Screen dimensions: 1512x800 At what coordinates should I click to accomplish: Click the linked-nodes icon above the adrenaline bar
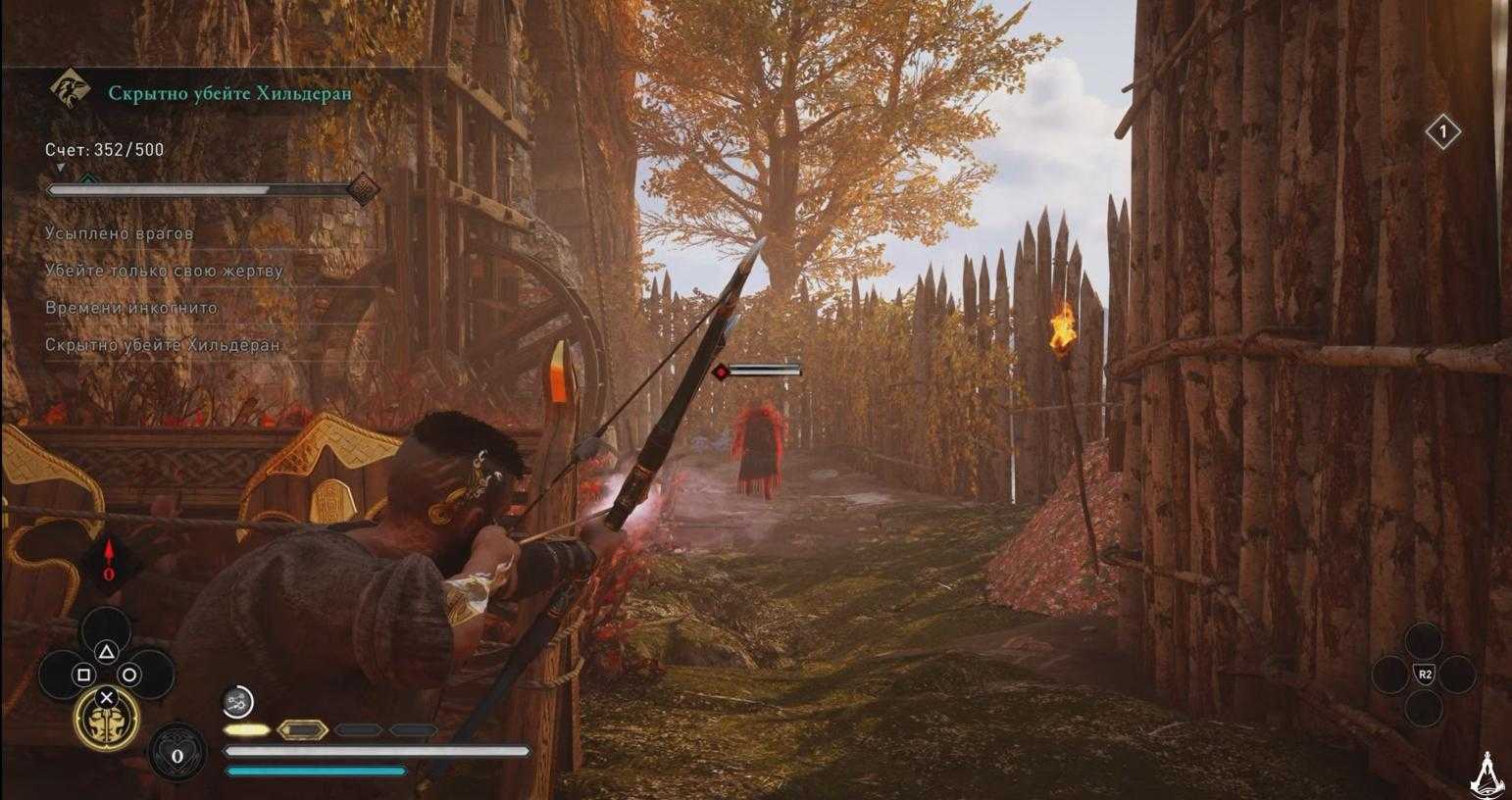(x=238, y=700)
